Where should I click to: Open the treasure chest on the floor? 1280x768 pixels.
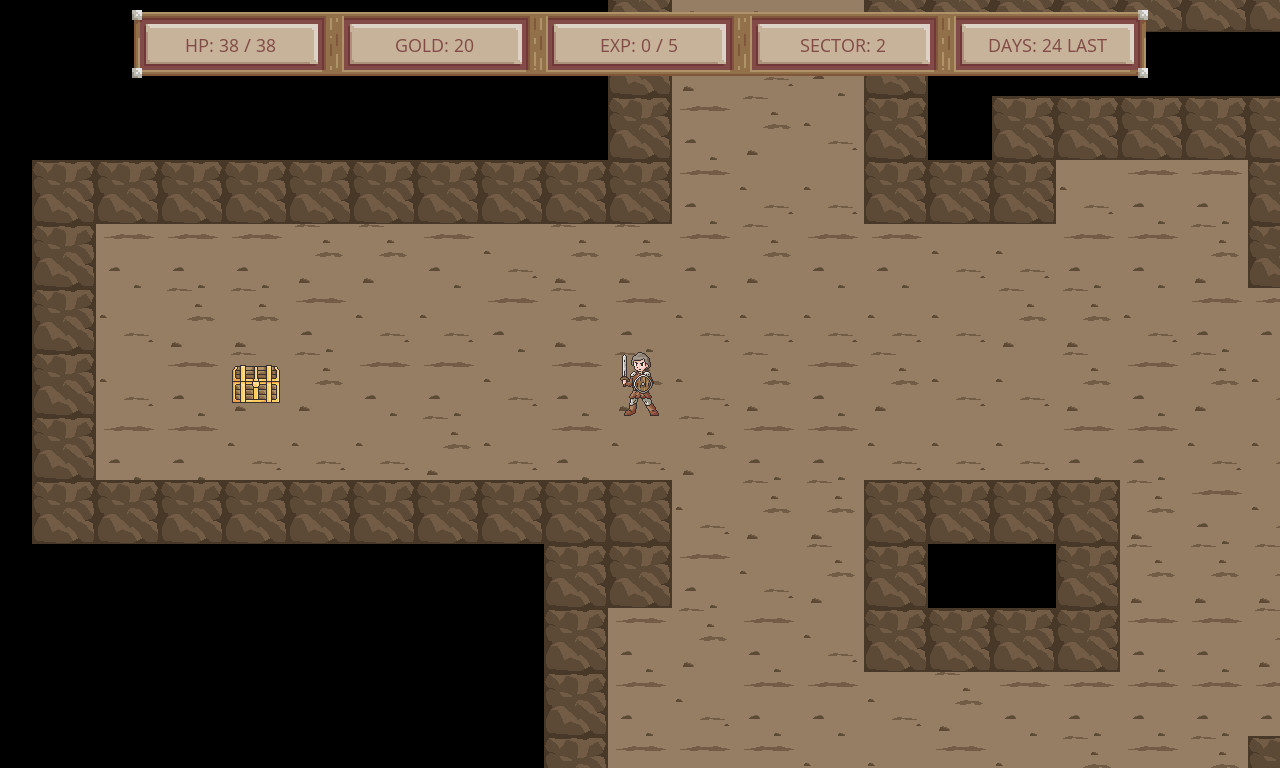point(256,384)
